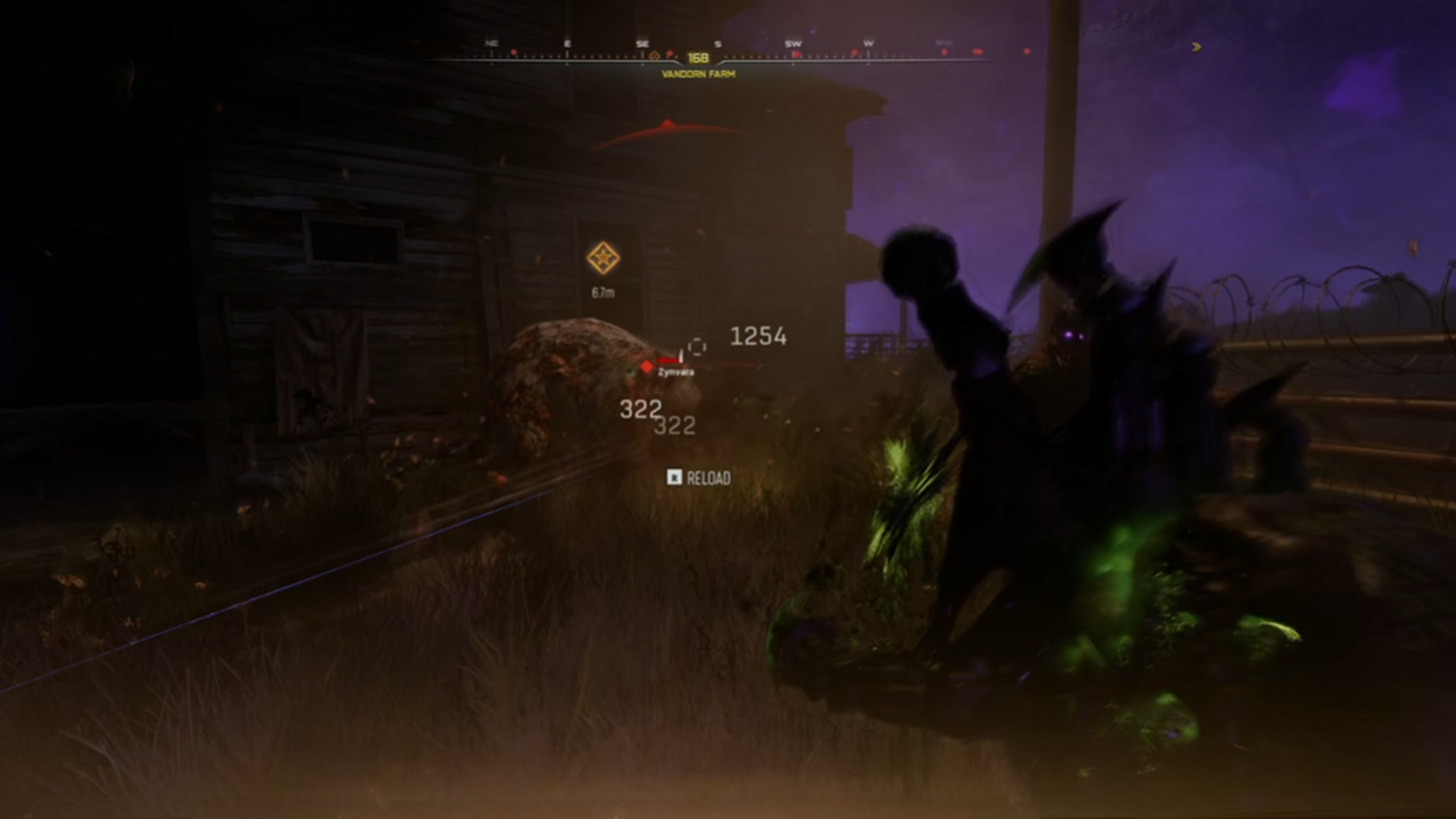This screenshot has width=1456, height=819.
Task: Click the yellow chevron arrows icon
Action: (1196, 47)
